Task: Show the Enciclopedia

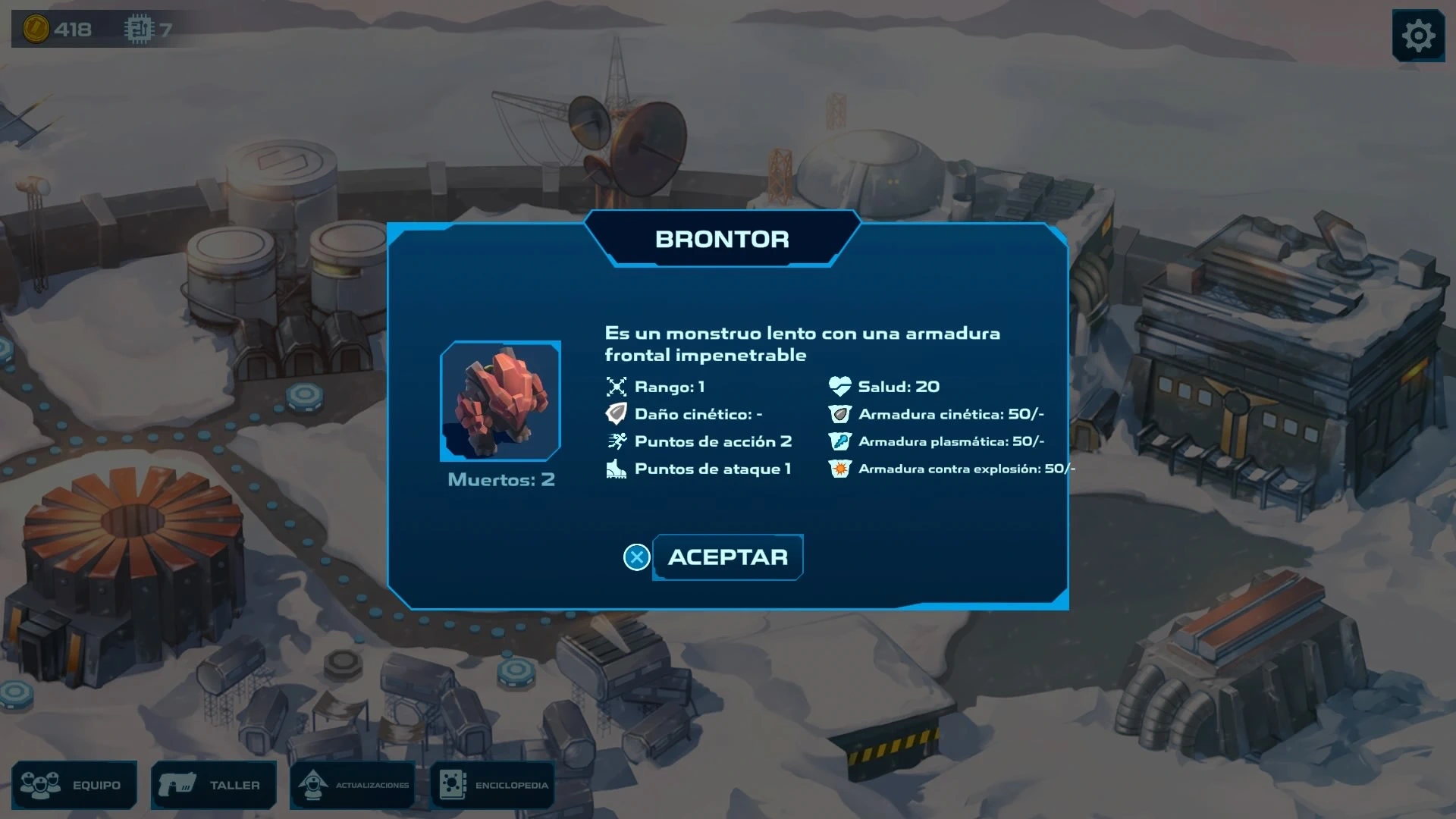Action: pos(493,785)
